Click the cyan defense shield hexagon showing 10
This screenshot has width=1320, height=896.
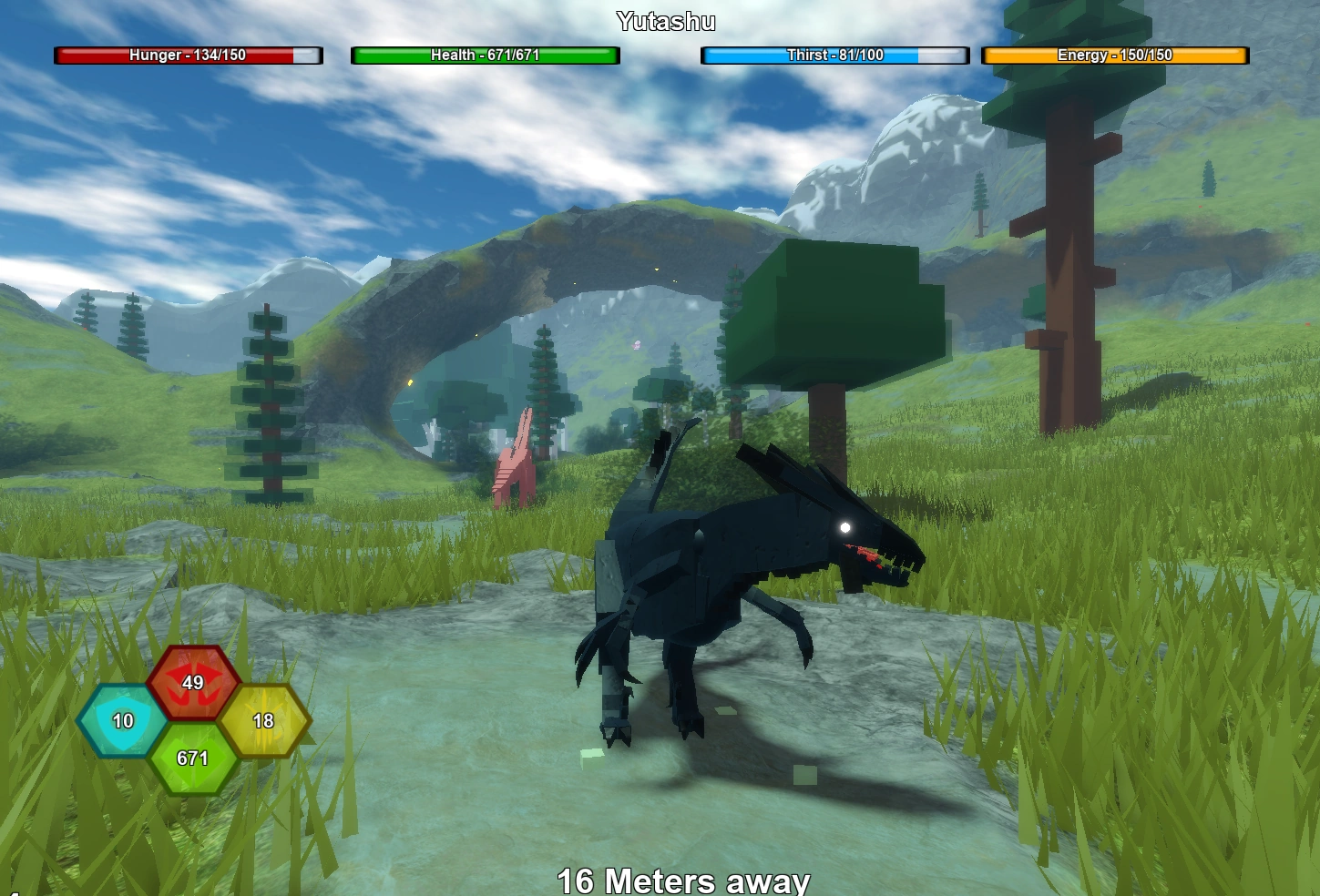[122, 720]
